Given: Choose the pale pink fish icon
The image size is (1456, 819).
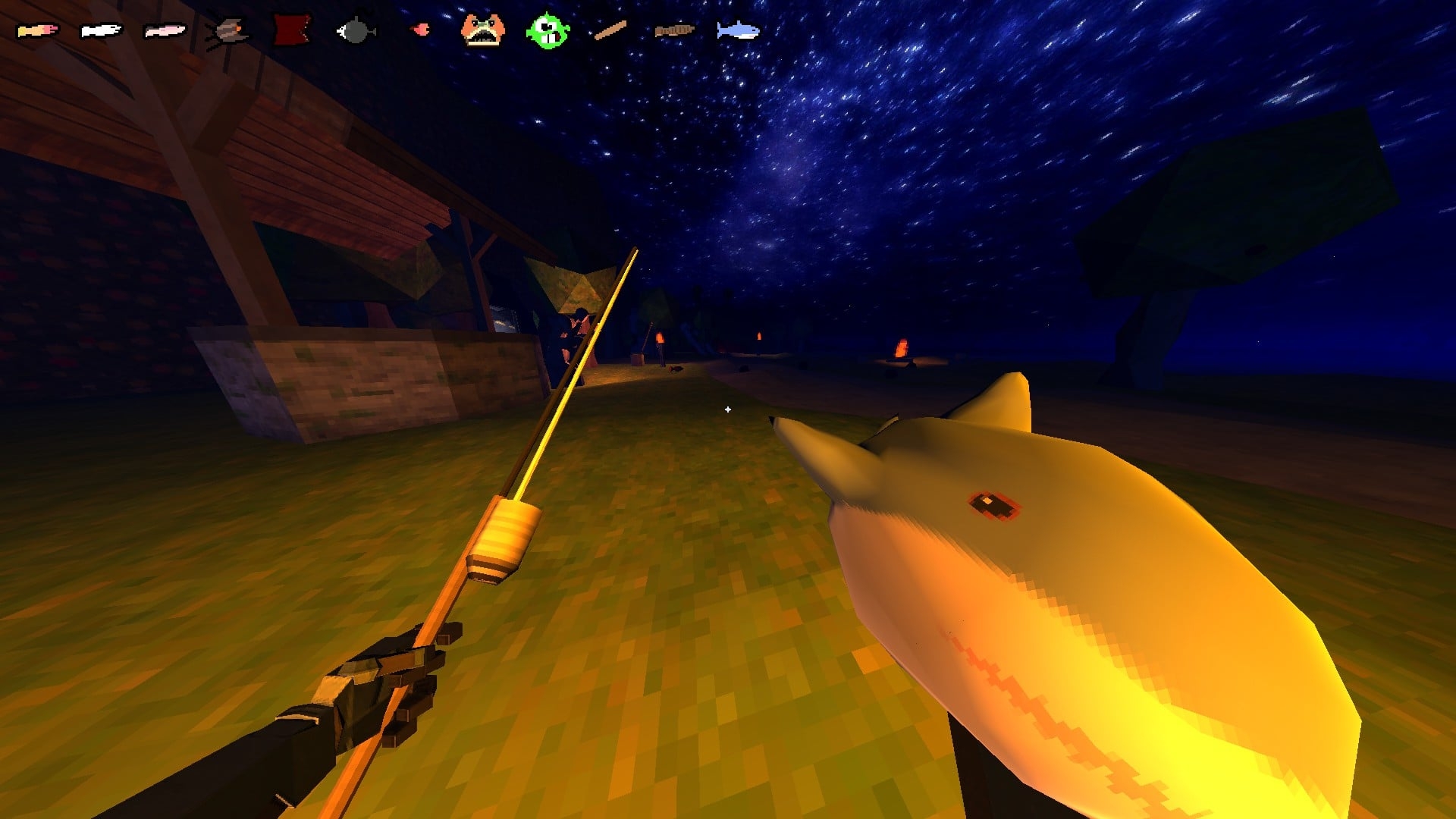Looking at the screenshot, I should point(165,31).
